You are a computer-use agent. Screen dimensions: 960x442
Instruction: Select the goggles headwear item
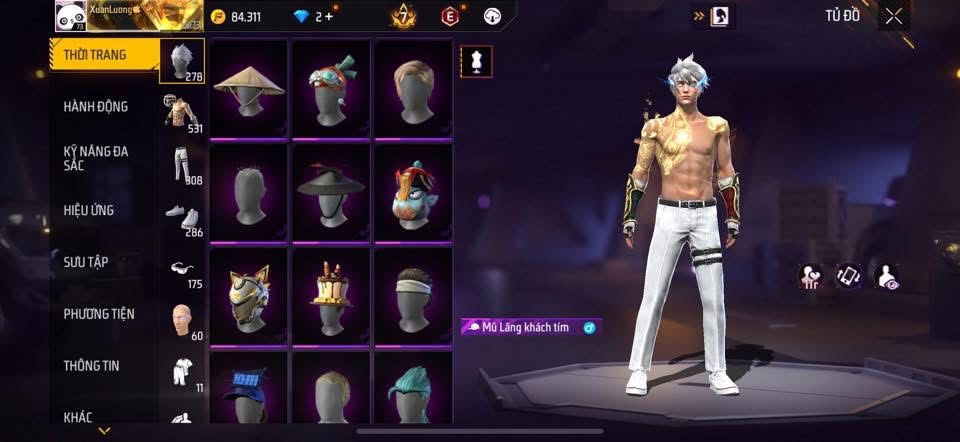pos(331,87)
